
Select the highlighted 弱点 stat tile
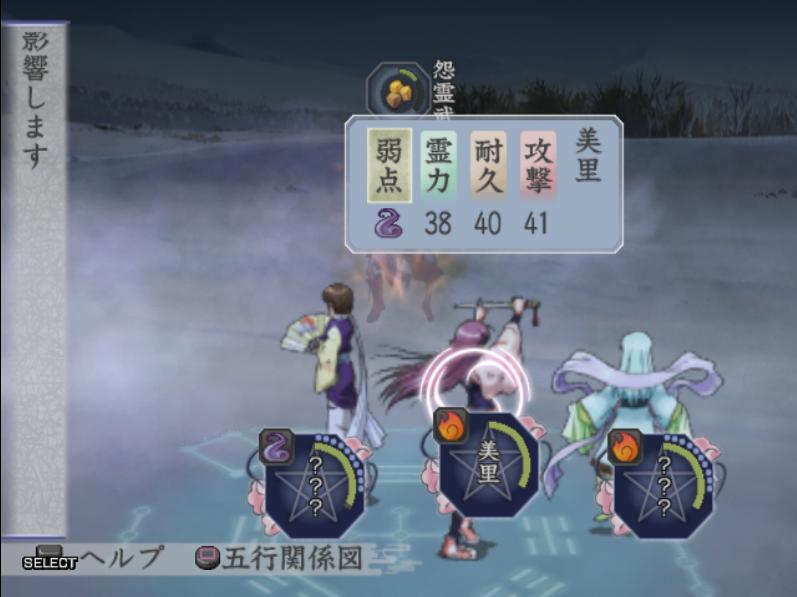(389, 165)
